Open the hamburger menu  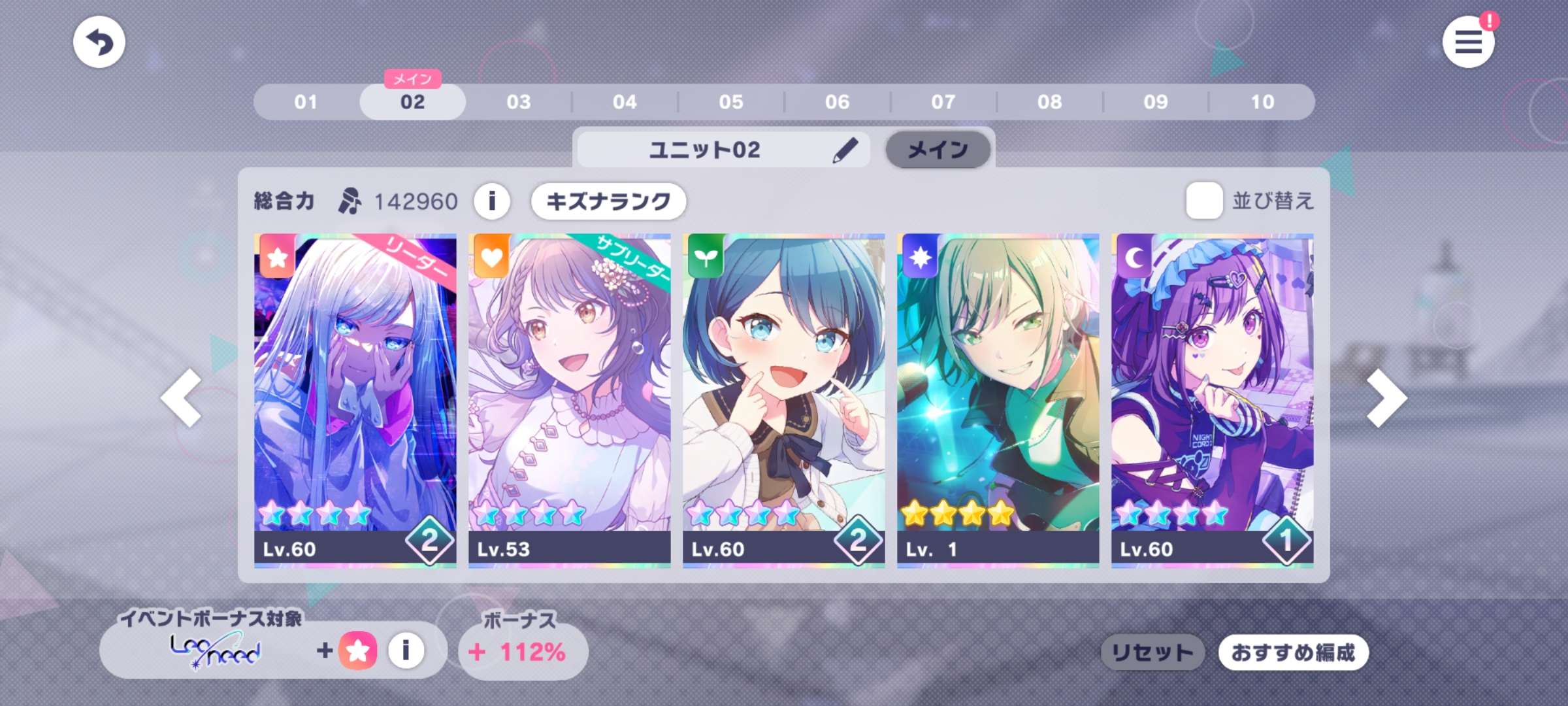[x=1467, y=42]
